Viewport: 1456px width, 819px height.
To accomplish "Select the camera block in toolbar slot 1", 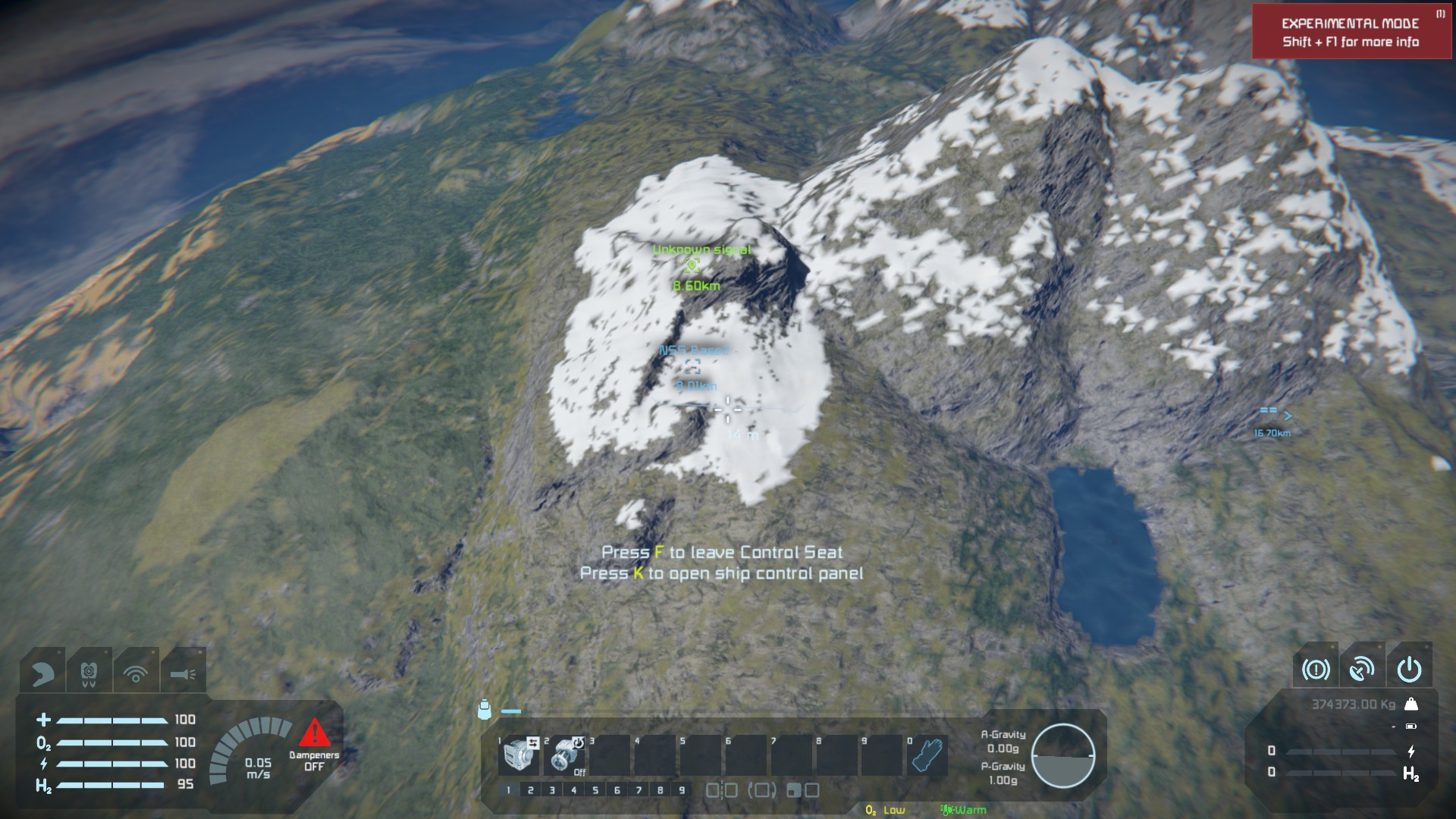I will [x=519, y=755].
